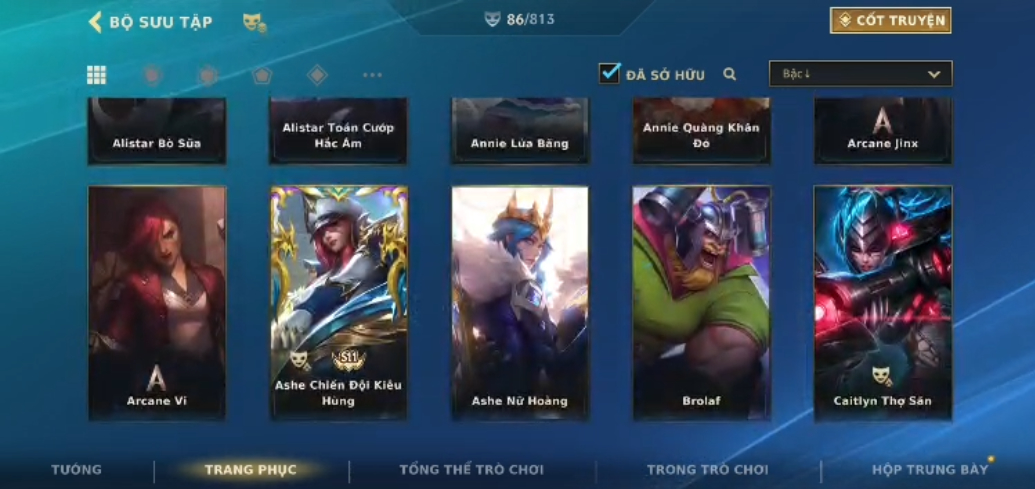Switch to the Tổng Thể Trò Chơi tab
The height and width of the screenshot is (489, 1035).
pos(471,470)
